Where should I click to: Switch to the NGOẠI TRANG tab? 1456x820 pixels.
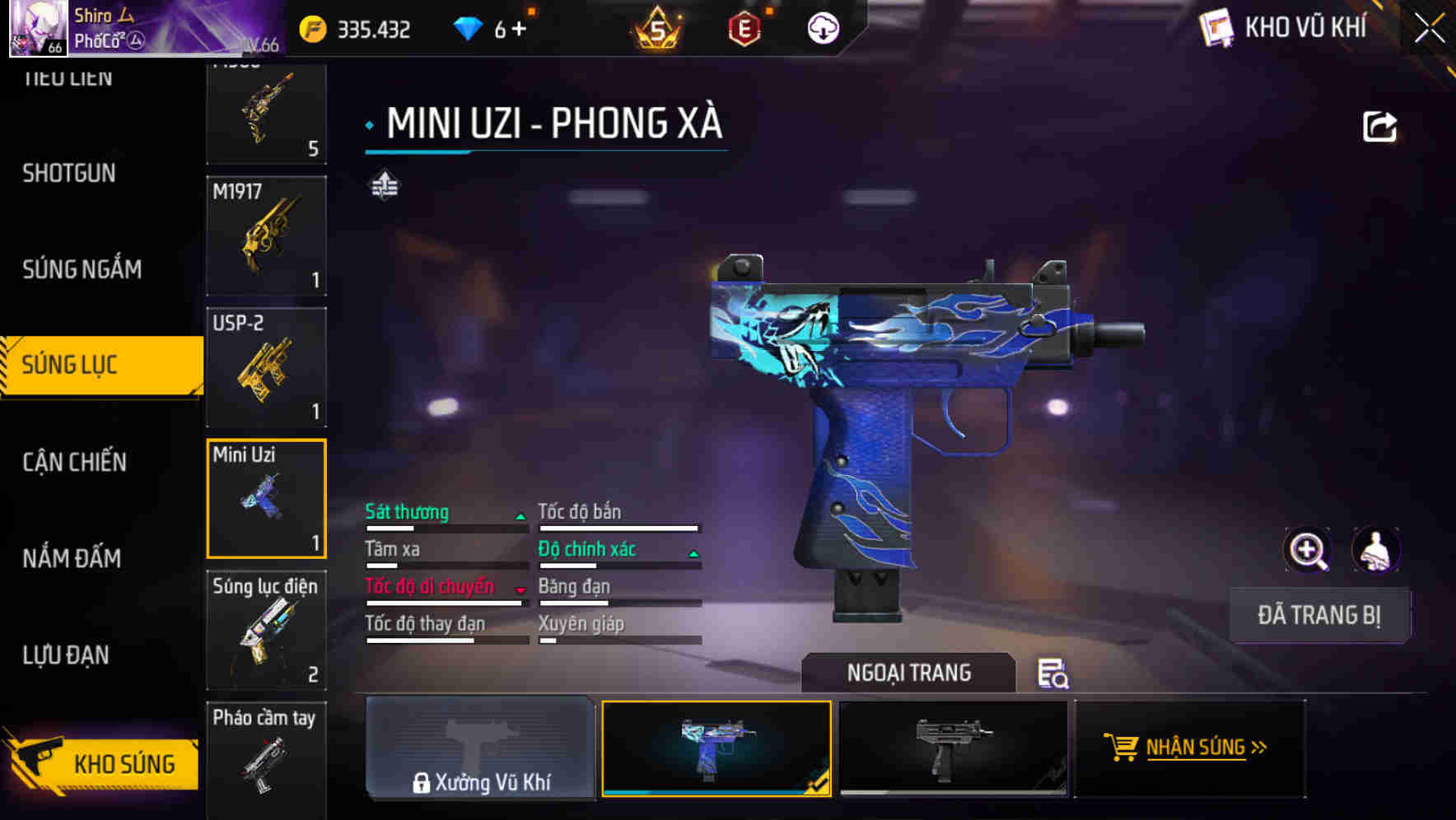(x=908, y=672)
